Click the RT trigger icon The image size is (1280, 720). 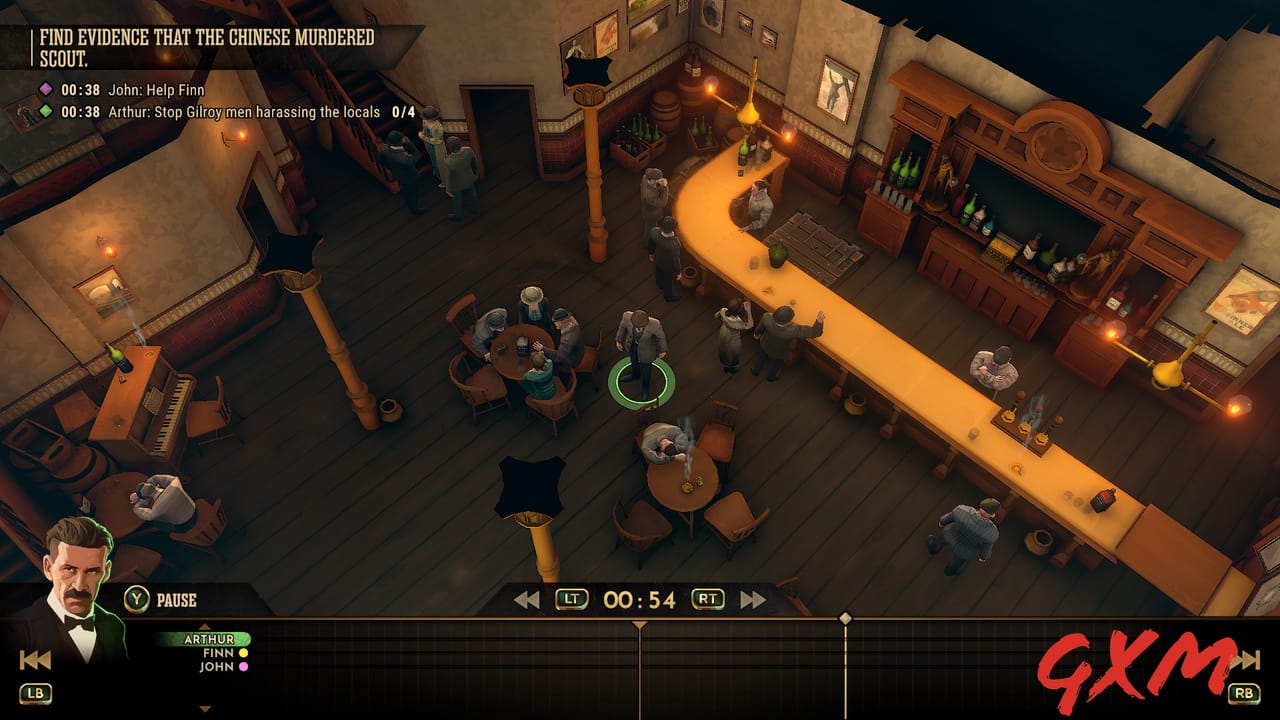[x=707, y=597]
